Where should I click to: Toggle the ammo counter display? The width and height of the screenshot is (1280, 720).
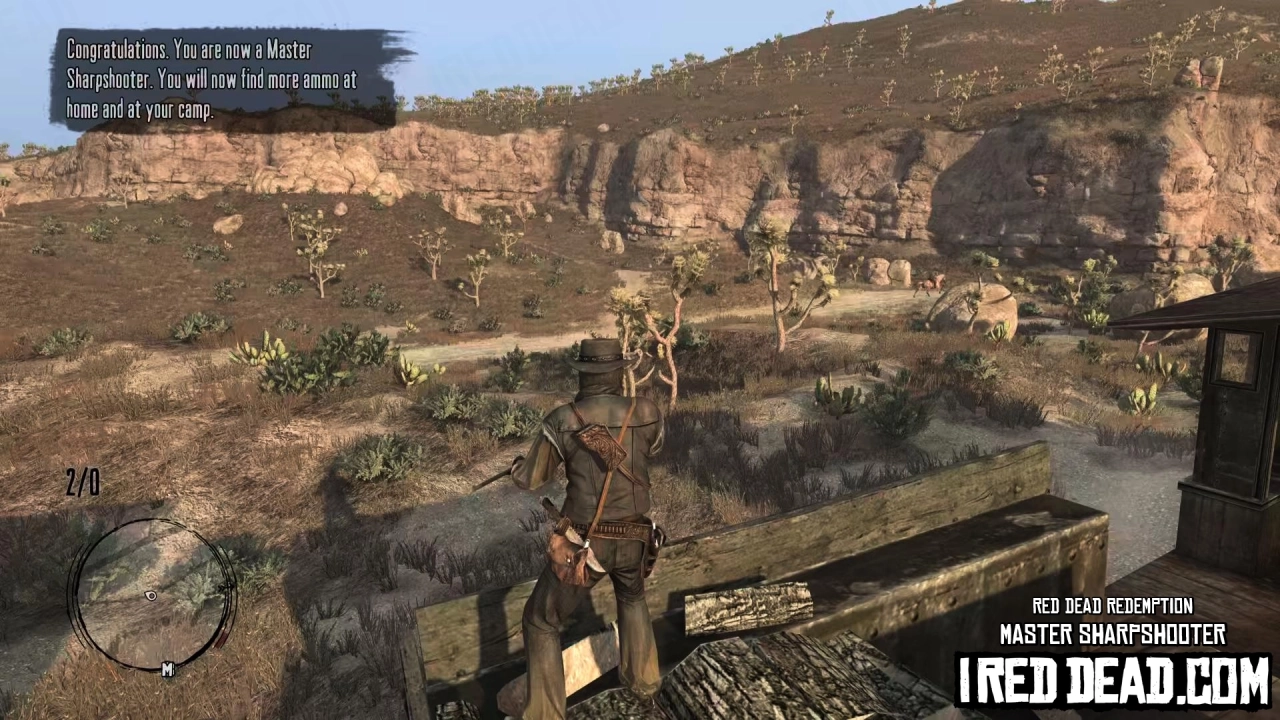pos(82,483)
